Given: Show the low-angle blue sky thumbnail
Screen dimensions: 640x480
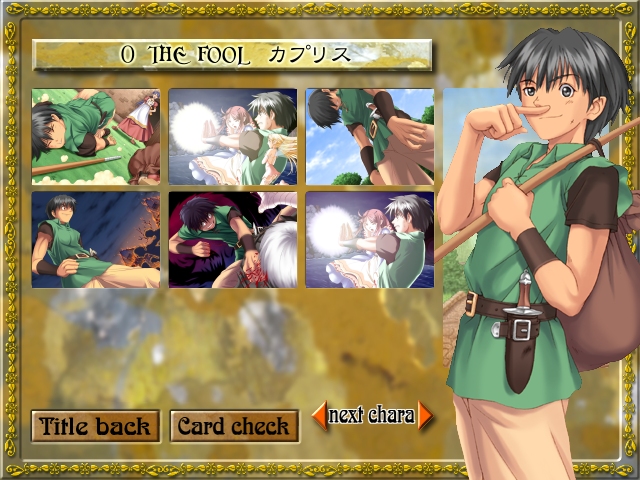Looking at the screenshot, I should [370, 137].
